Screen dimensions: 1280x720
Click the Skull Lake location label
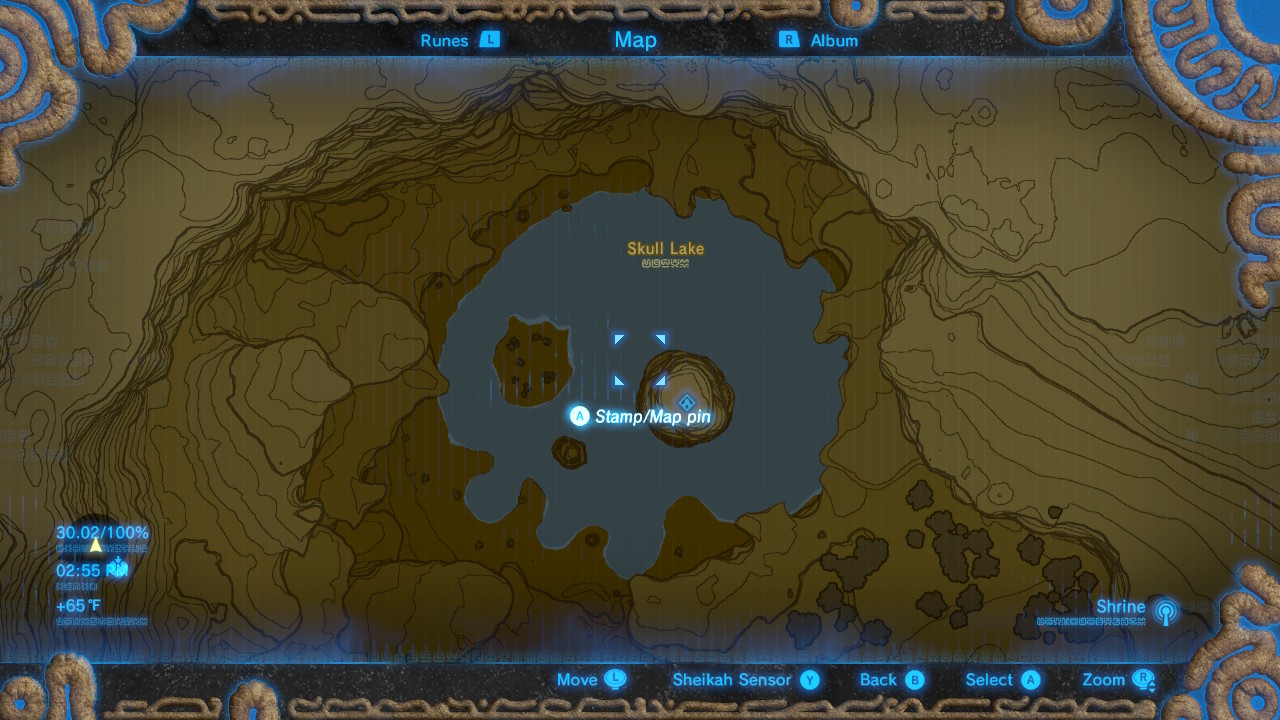[x=665, y=248]
